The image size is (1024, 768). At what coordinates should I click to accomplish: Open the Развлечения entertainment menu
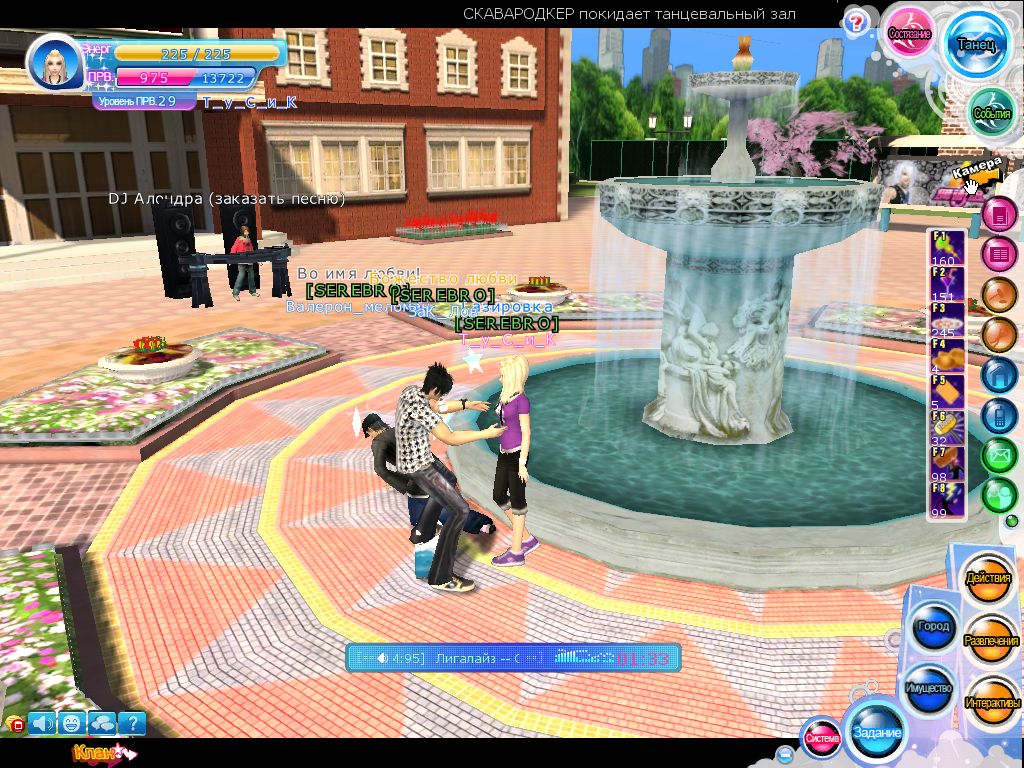(x=991, y=640)
